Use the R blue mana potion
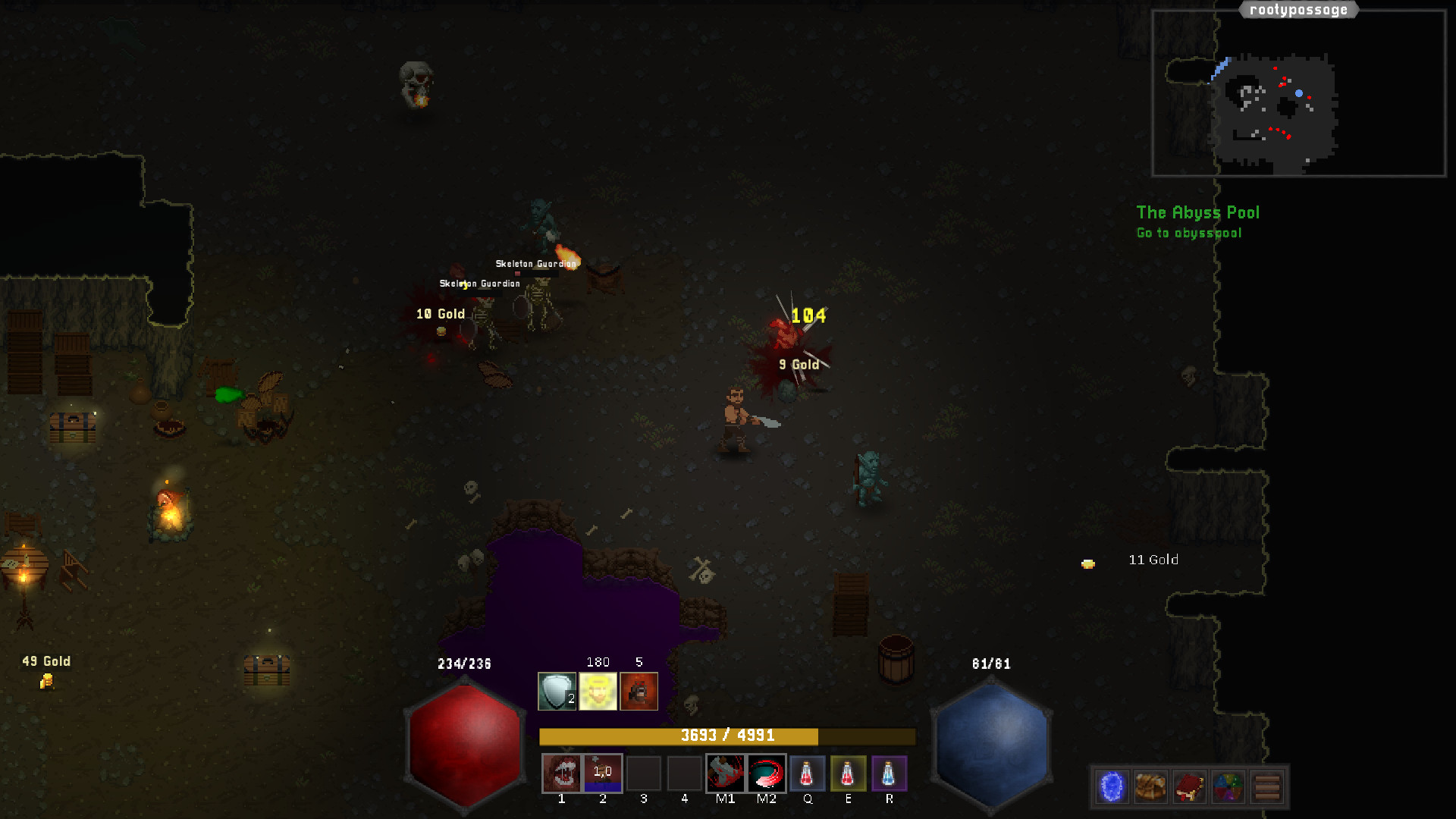 [890, 773]
